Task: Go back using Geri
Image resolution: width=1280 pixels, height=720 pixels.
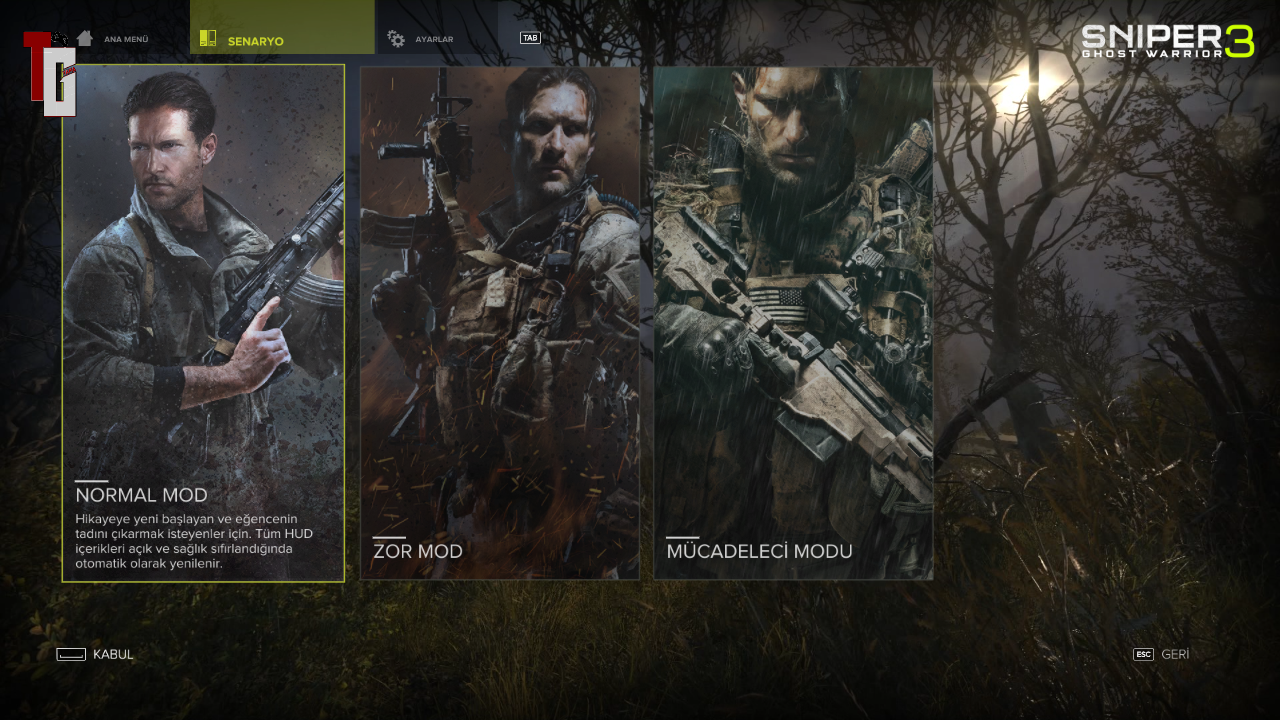Action: tap(1174, 654)
